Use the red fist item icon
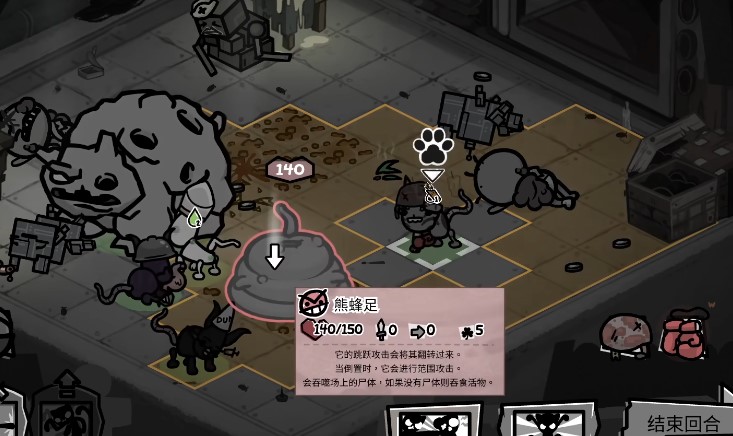 pos(684,335)
